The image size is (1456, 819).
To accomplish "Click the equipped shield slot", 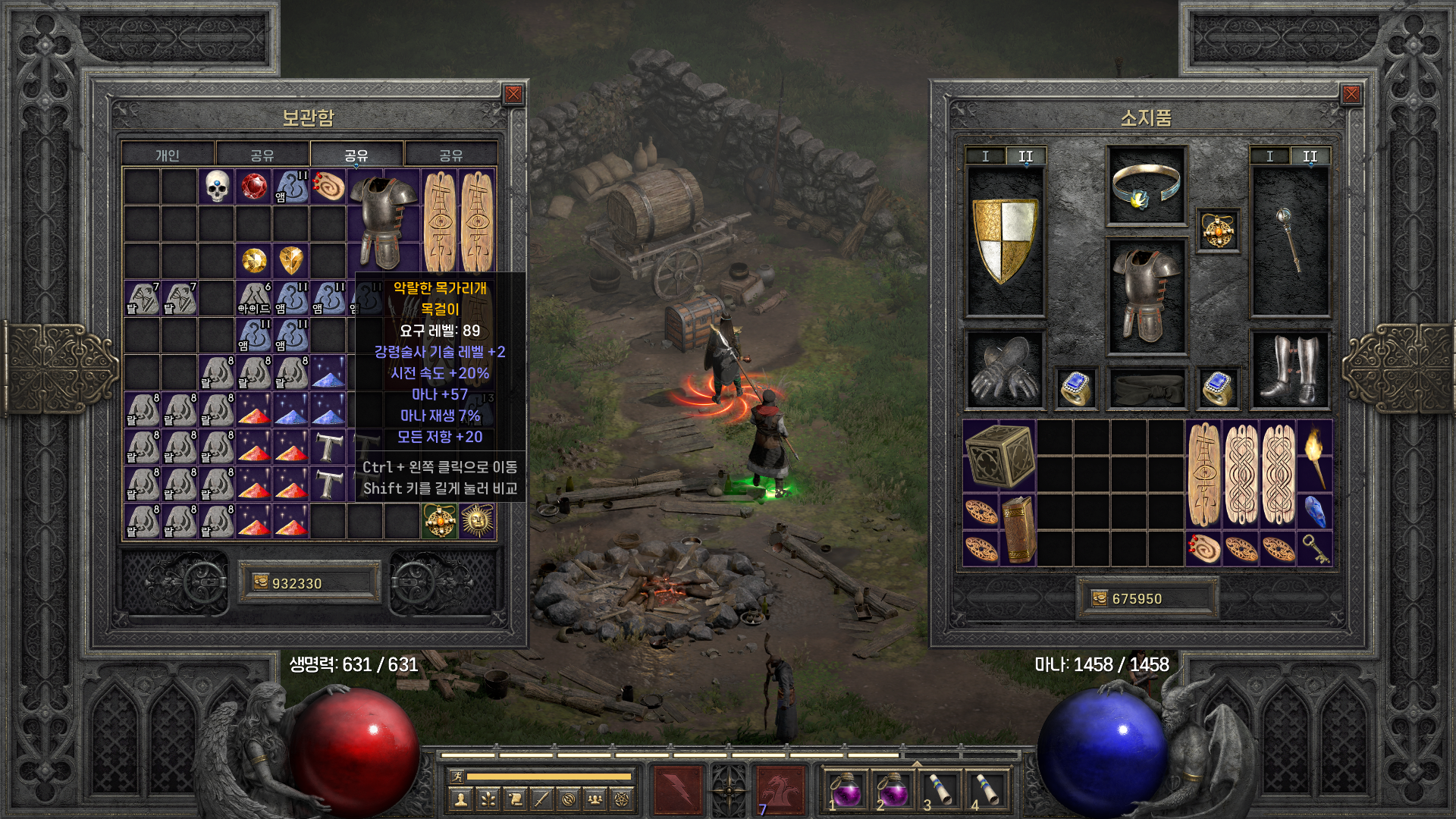I will 1005,241.
